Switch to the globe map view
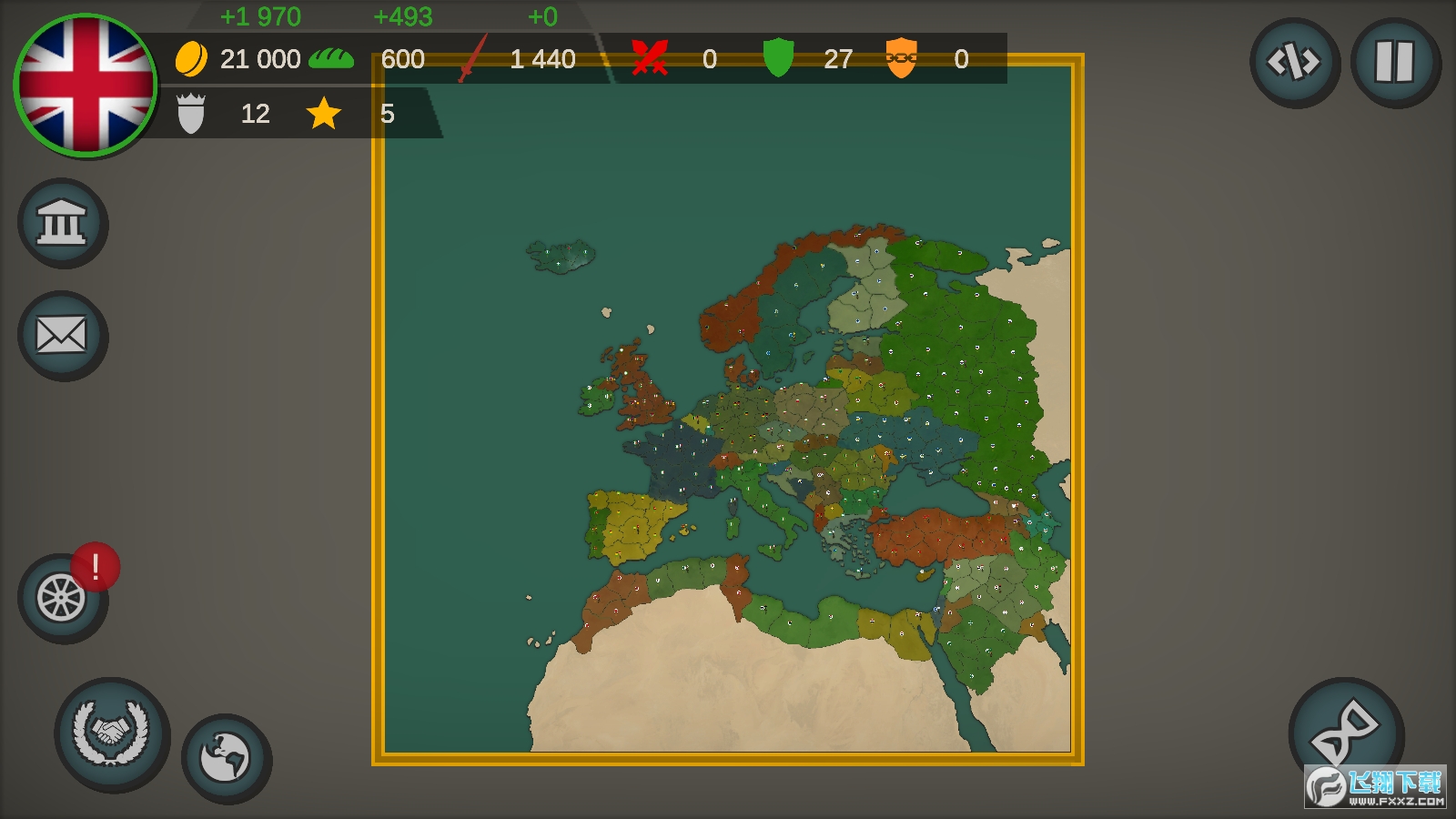The width and height of the screenshot is (1456, 819). [226, 758]
